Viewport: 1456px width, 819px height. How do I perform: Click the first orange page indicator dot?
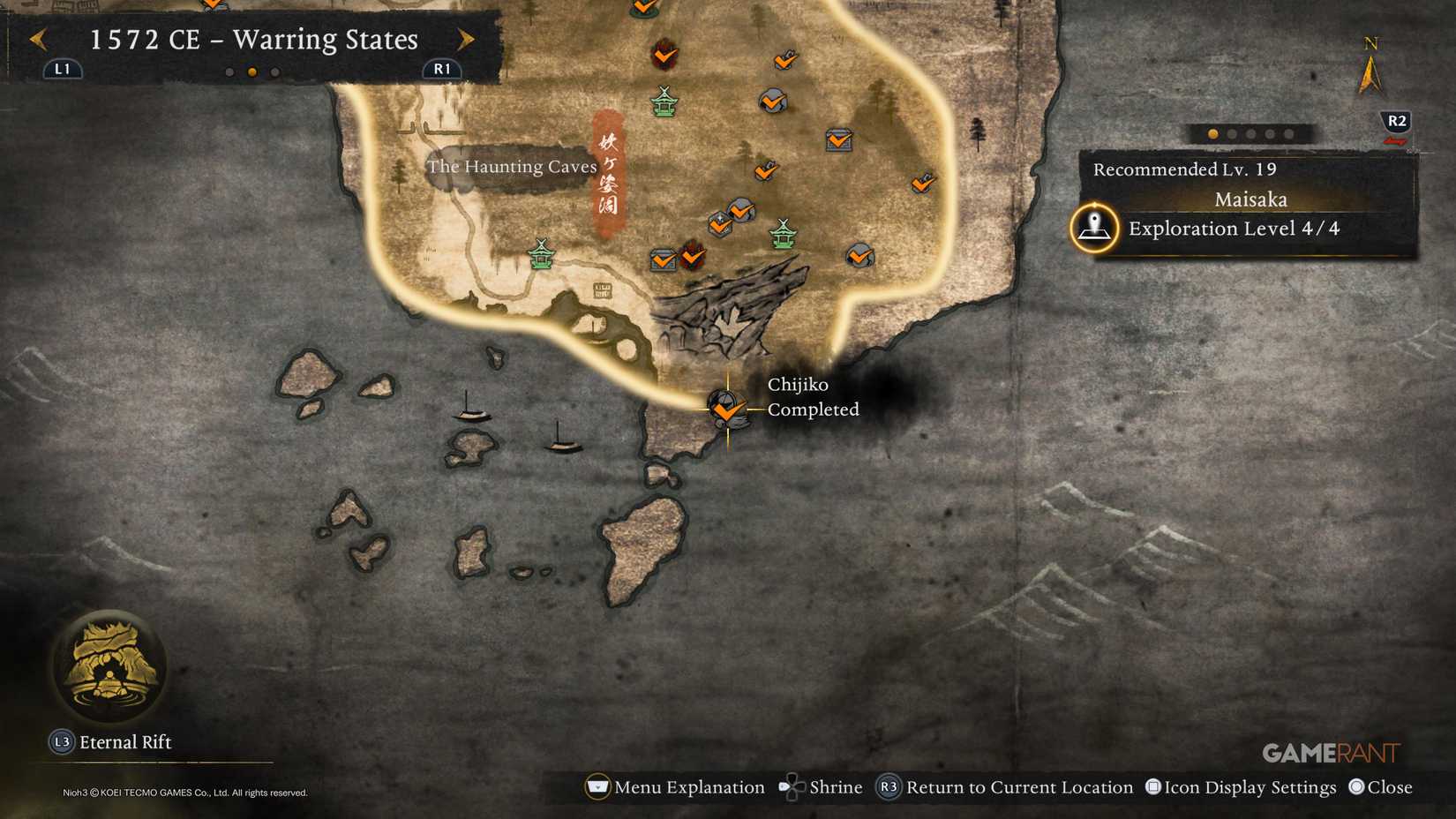(1212, 134)
